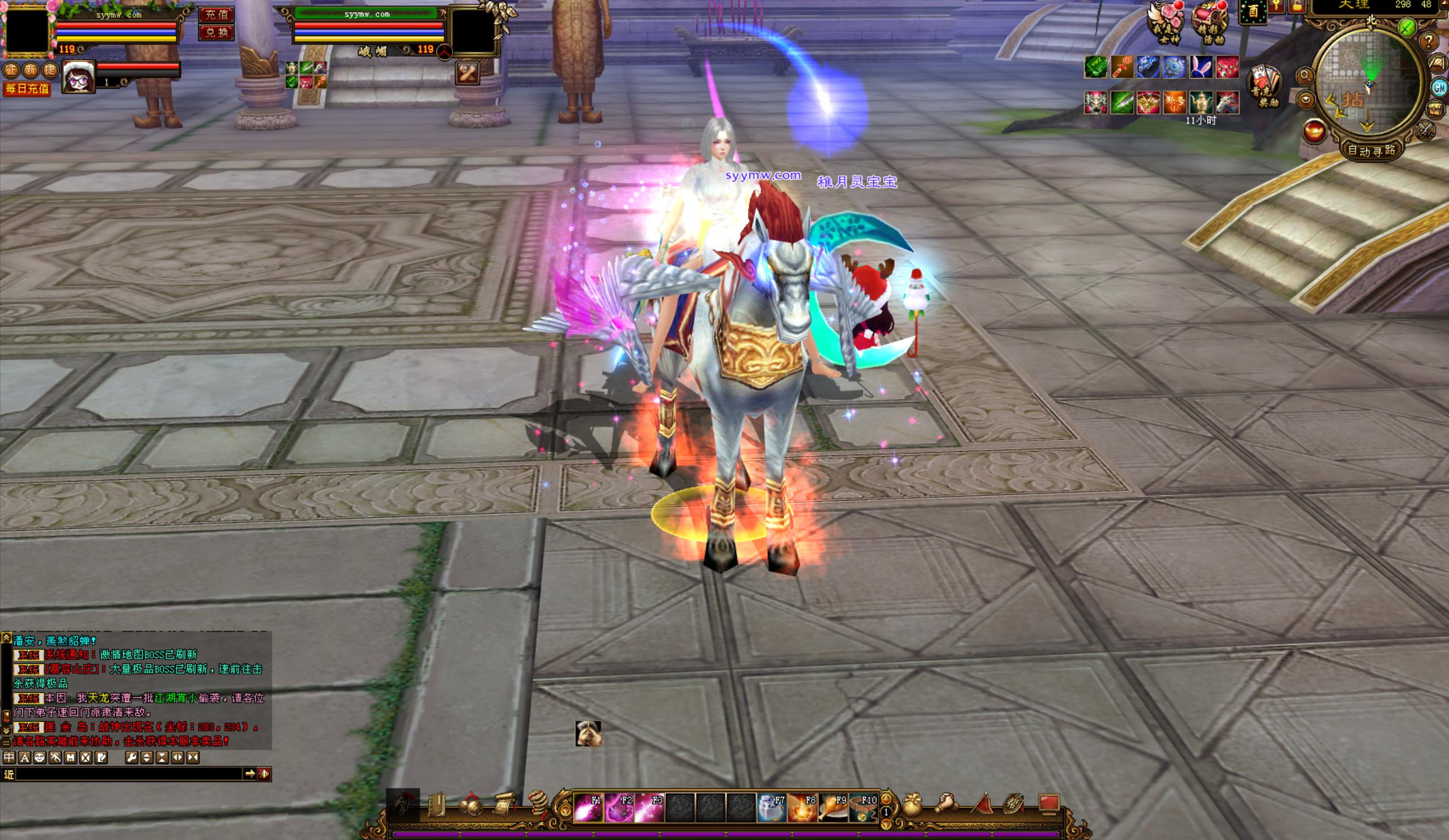Image resolution: width=1449 pixels, height=840 pixels.
Task: Activate the F1 pink skill slot
Action: (588, 808)
